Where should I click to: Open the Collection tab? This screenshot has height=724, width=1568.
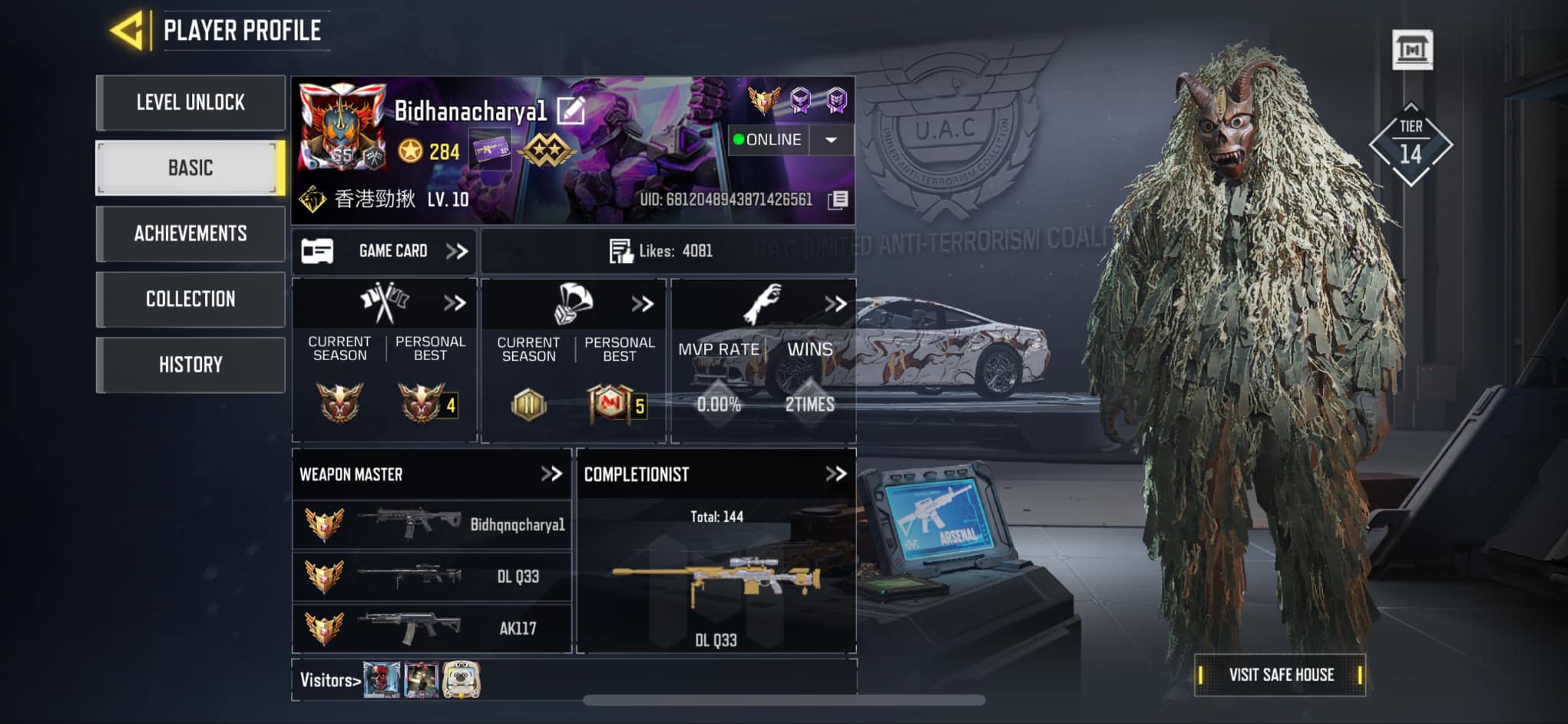pyautogui.click(x=191, y=298)
